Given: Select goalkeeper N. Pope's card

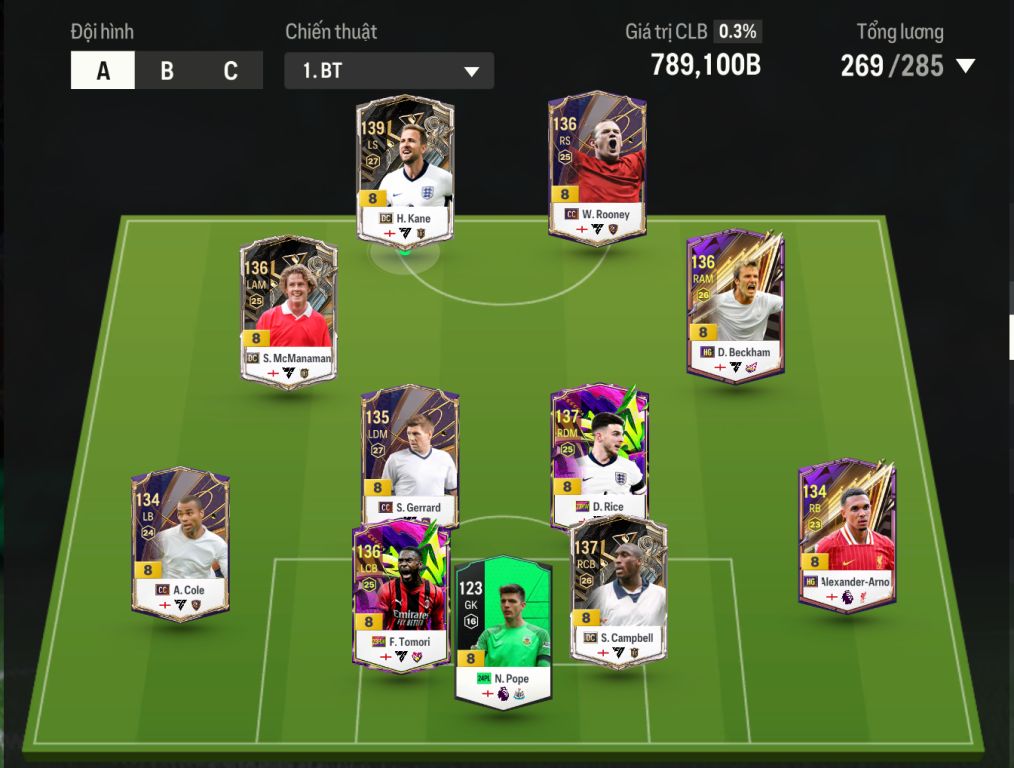Looking at the screenshot, I should point(503,632).
